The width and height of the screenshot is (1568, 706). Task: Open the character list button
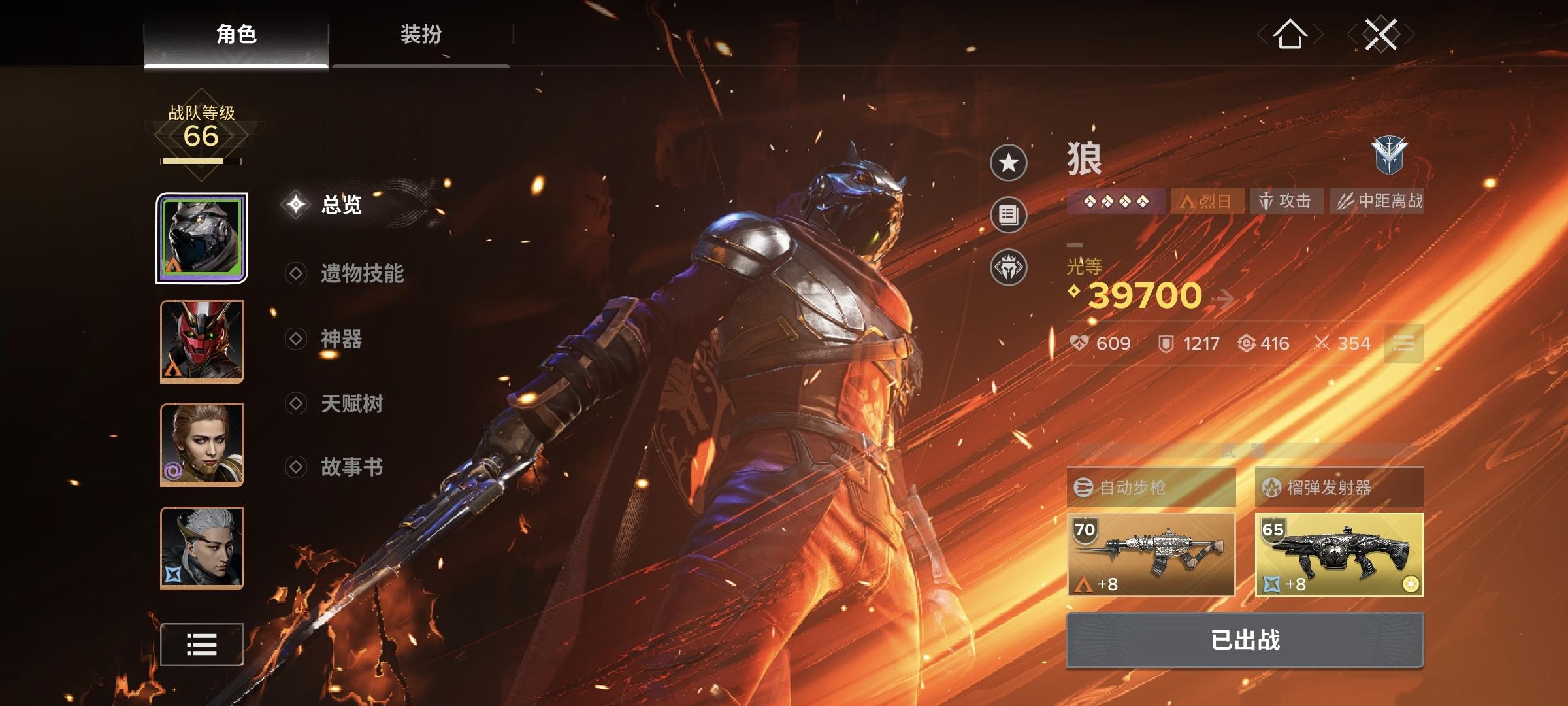click(202, 645)
